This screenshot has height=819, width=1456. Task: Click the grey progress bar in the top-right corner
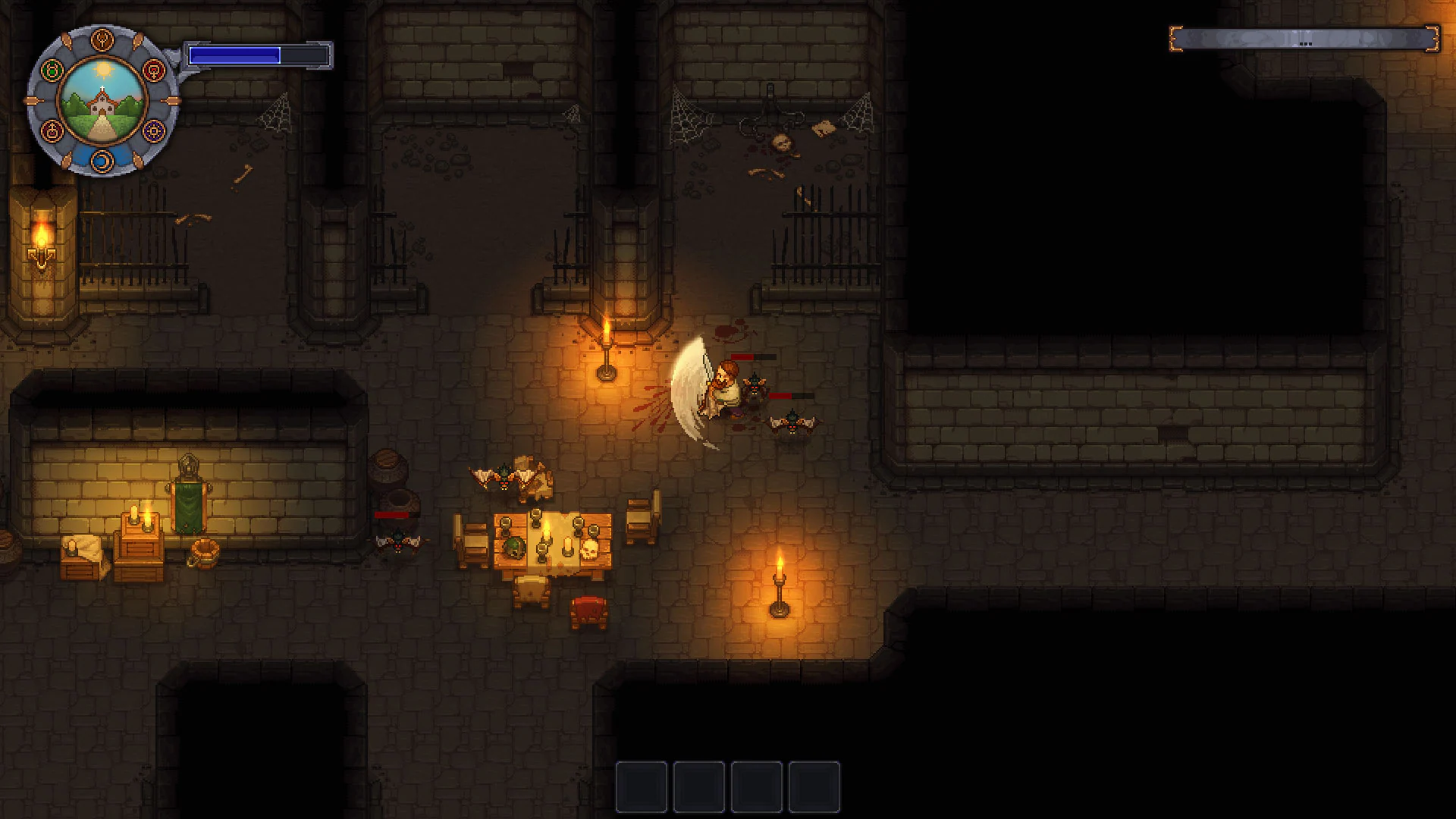pyautogui.click(x=1304, y=40)
